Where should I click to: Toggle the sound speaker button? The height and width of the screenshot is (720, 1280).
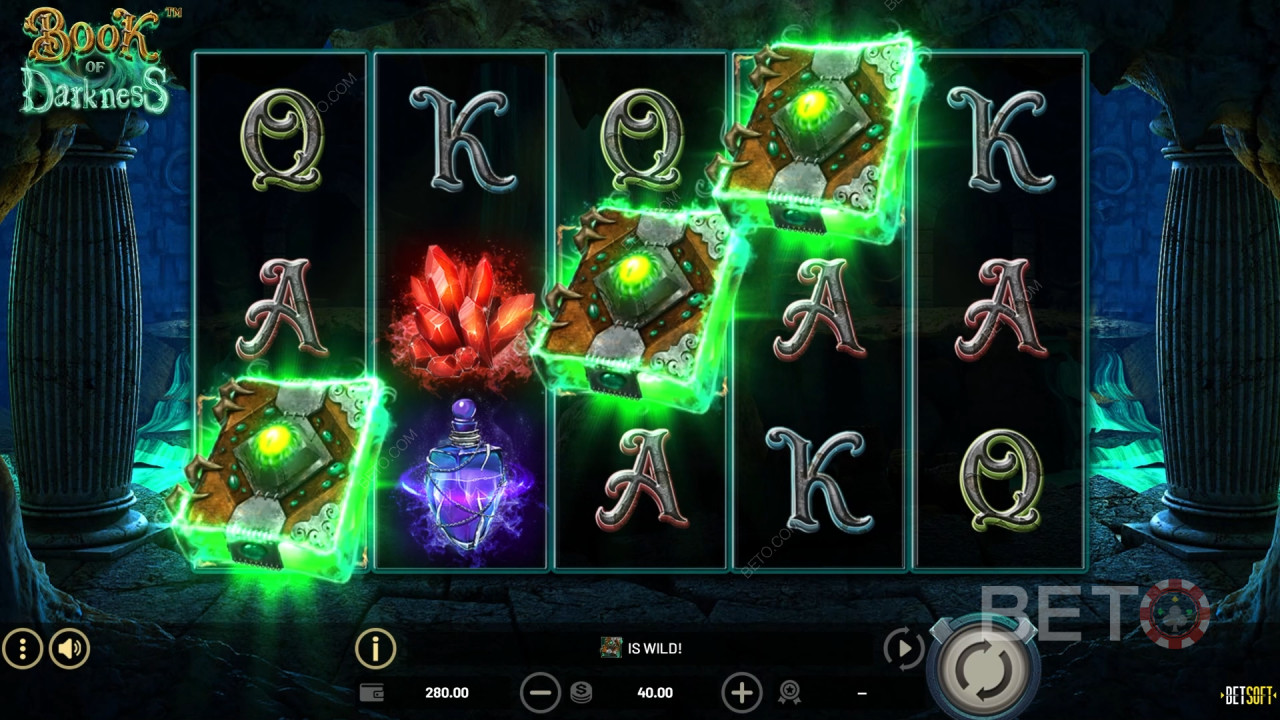(x=69, y=649)
